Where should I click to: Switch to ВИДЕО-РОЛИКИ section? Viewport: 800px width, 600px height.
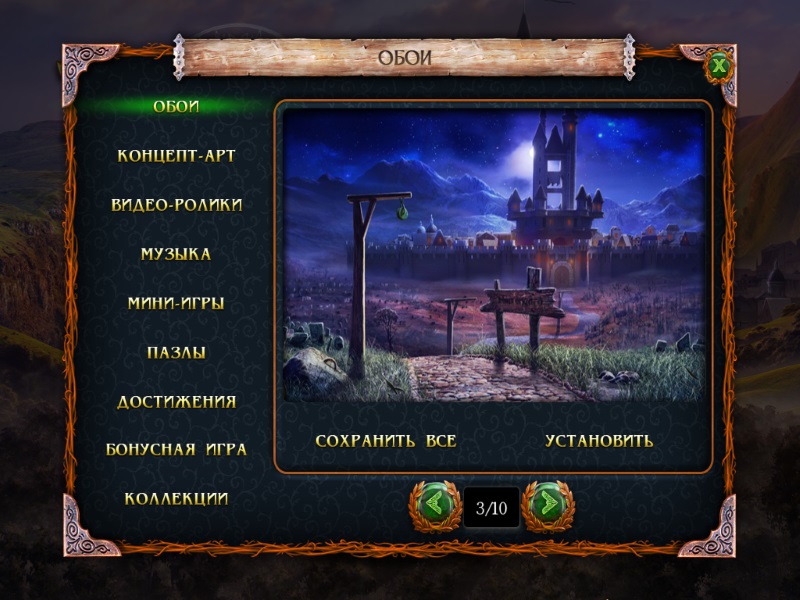pos(176,205)
